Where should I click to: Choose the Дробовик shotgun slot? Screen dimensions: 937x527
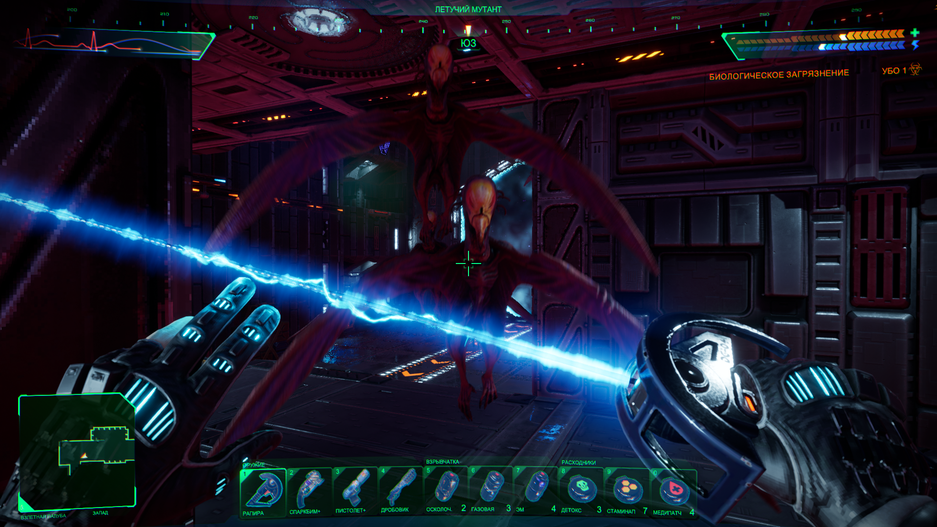click(398, 490)
